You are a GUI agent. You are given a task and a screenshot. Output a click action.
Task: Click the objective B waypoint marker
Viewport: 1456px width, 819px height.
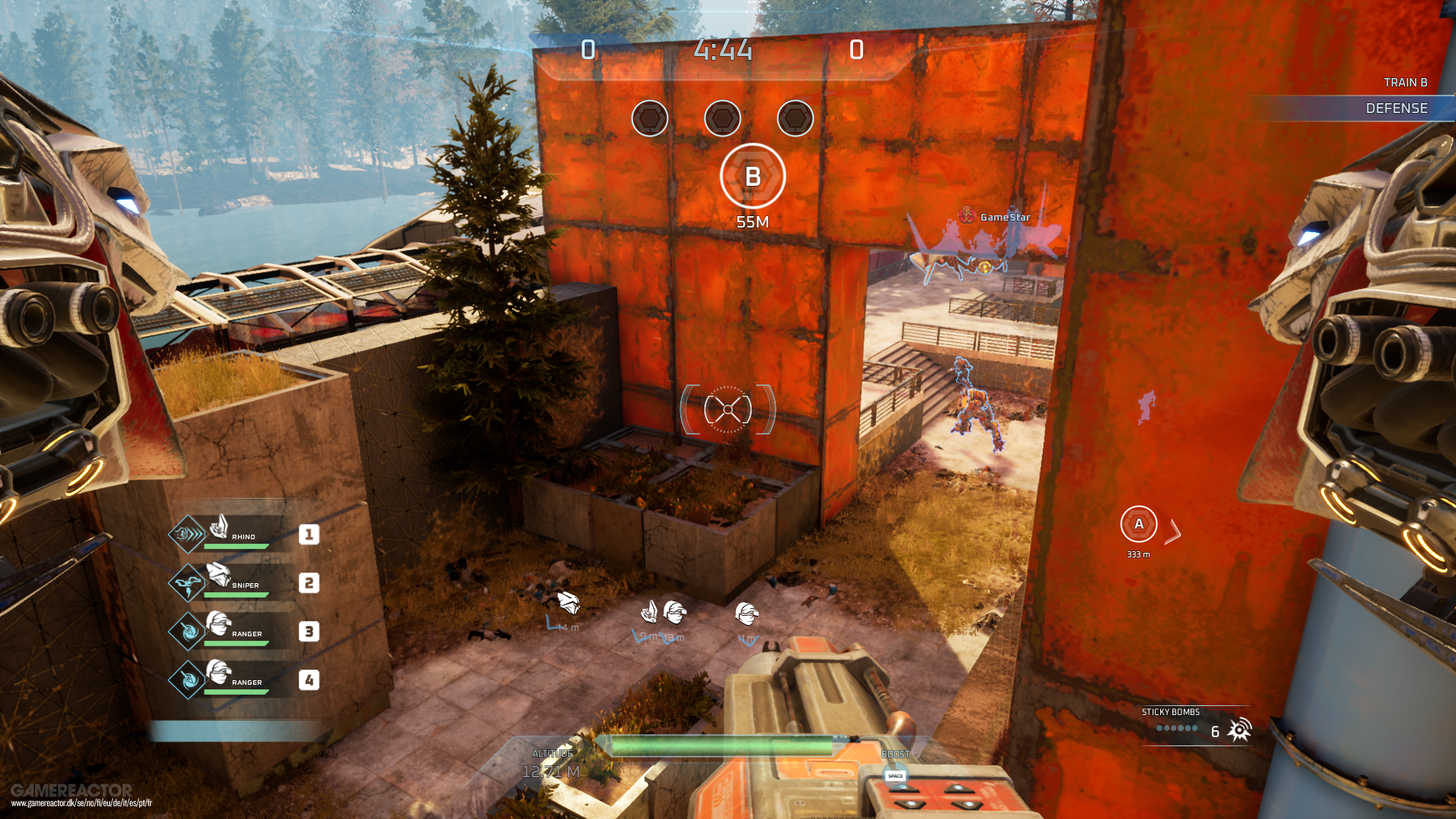point(752,176)
